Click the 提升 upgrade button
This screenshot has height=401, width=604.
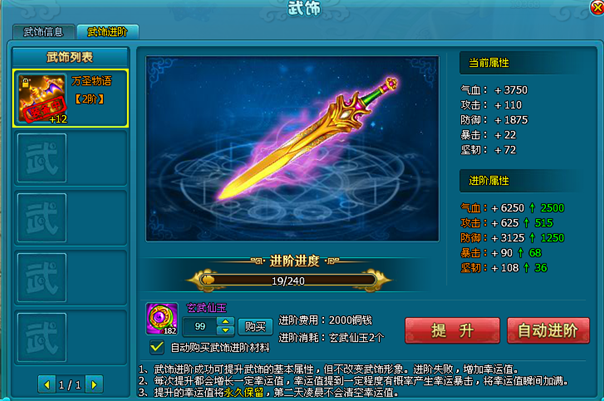438,330
